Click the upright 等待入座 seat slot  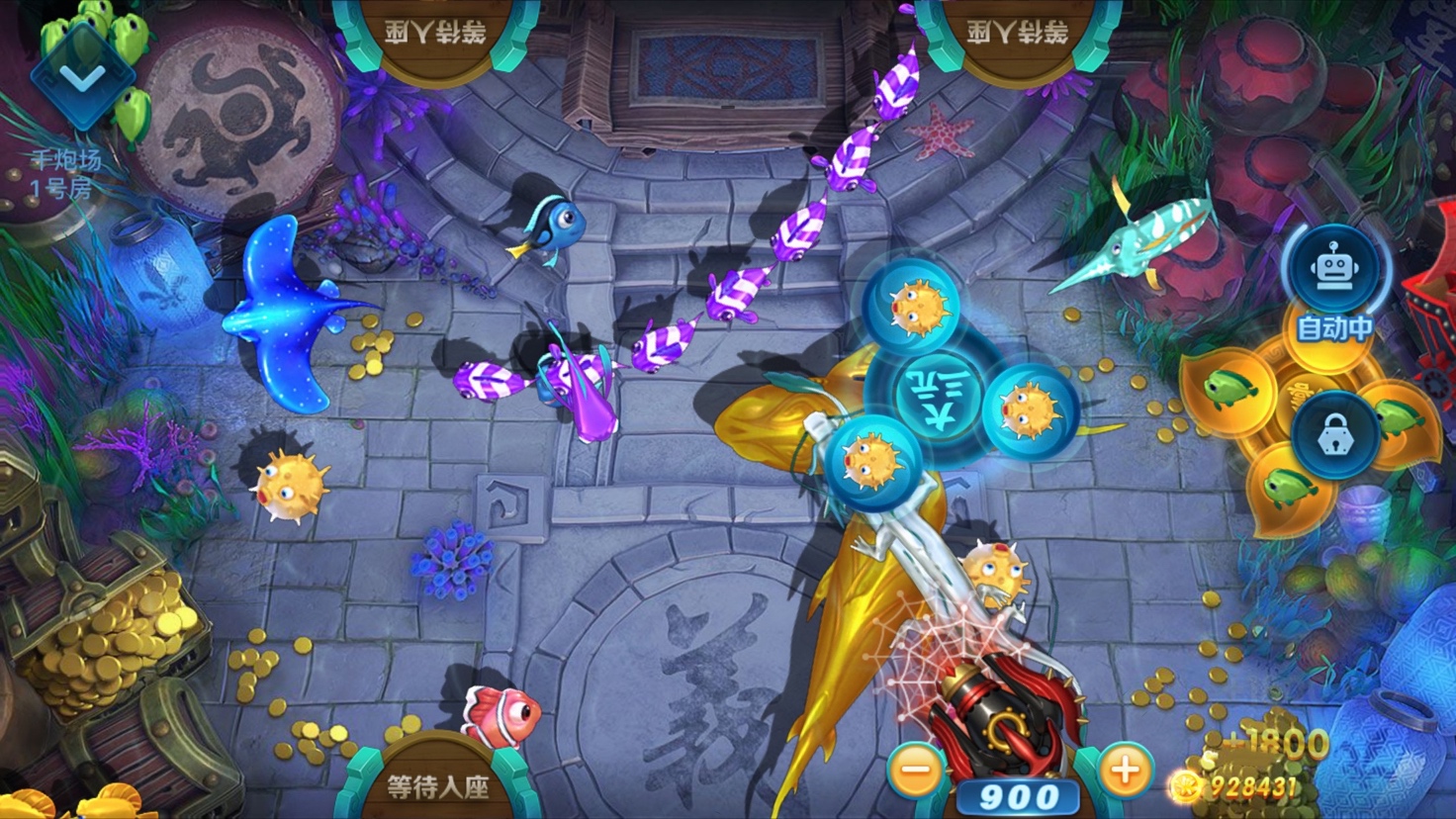[x=437, y=784]
